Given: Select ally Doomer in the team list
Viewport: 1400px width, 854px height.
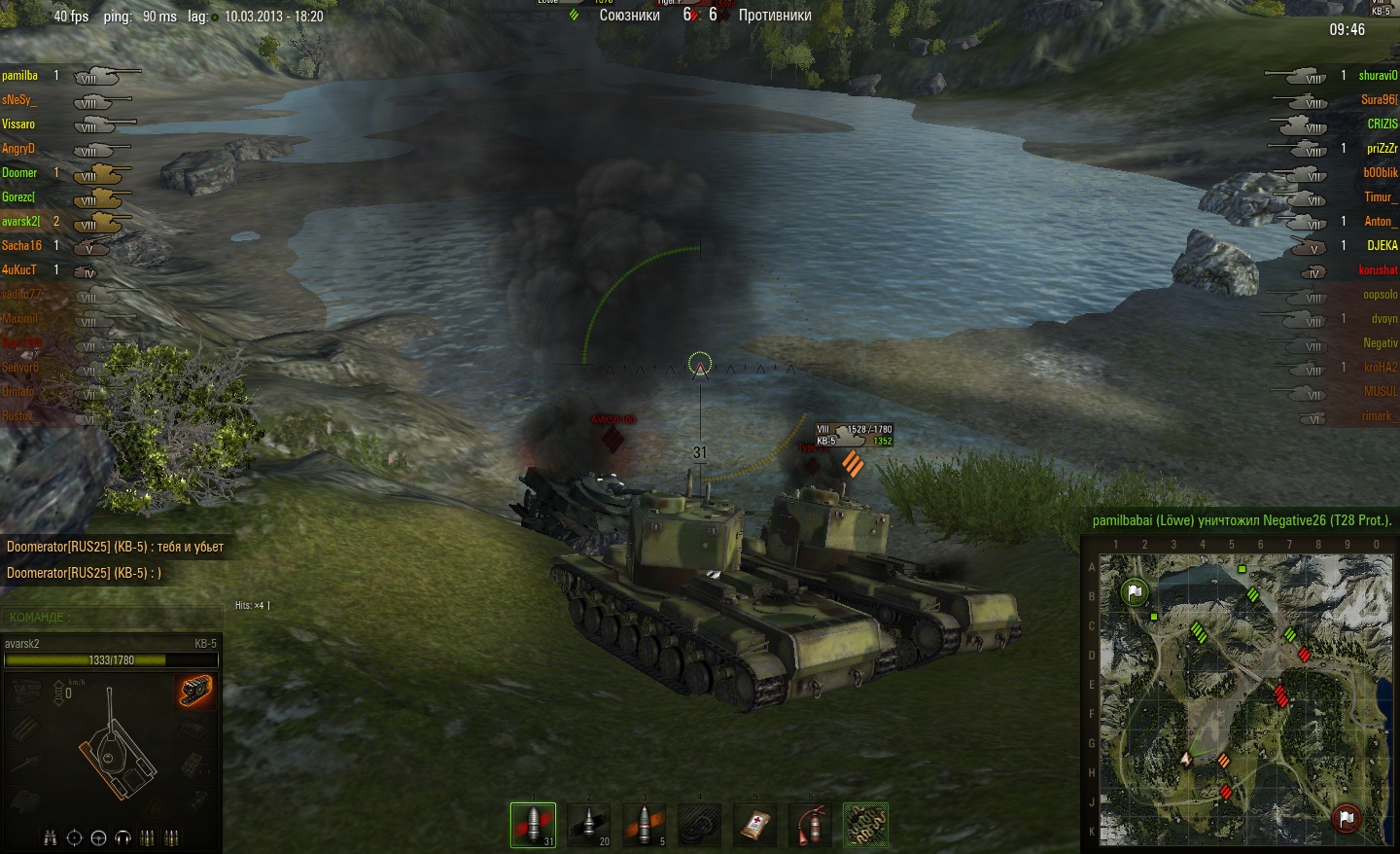Looking at the screenshot, I should (19, 173).
